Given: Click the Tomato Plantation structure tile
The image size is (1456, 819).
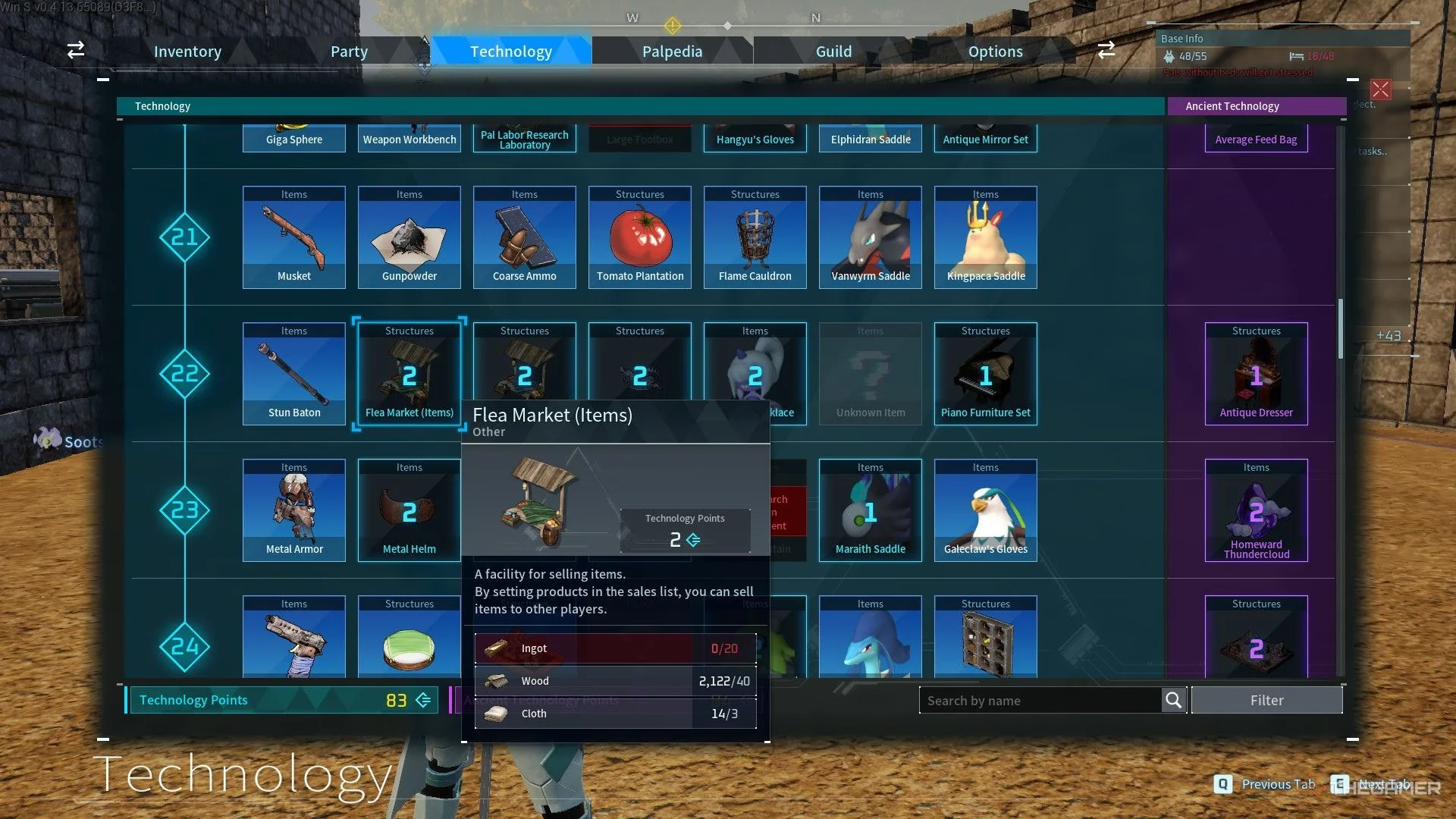Looking at the screenshot, I should pos(640,237).
